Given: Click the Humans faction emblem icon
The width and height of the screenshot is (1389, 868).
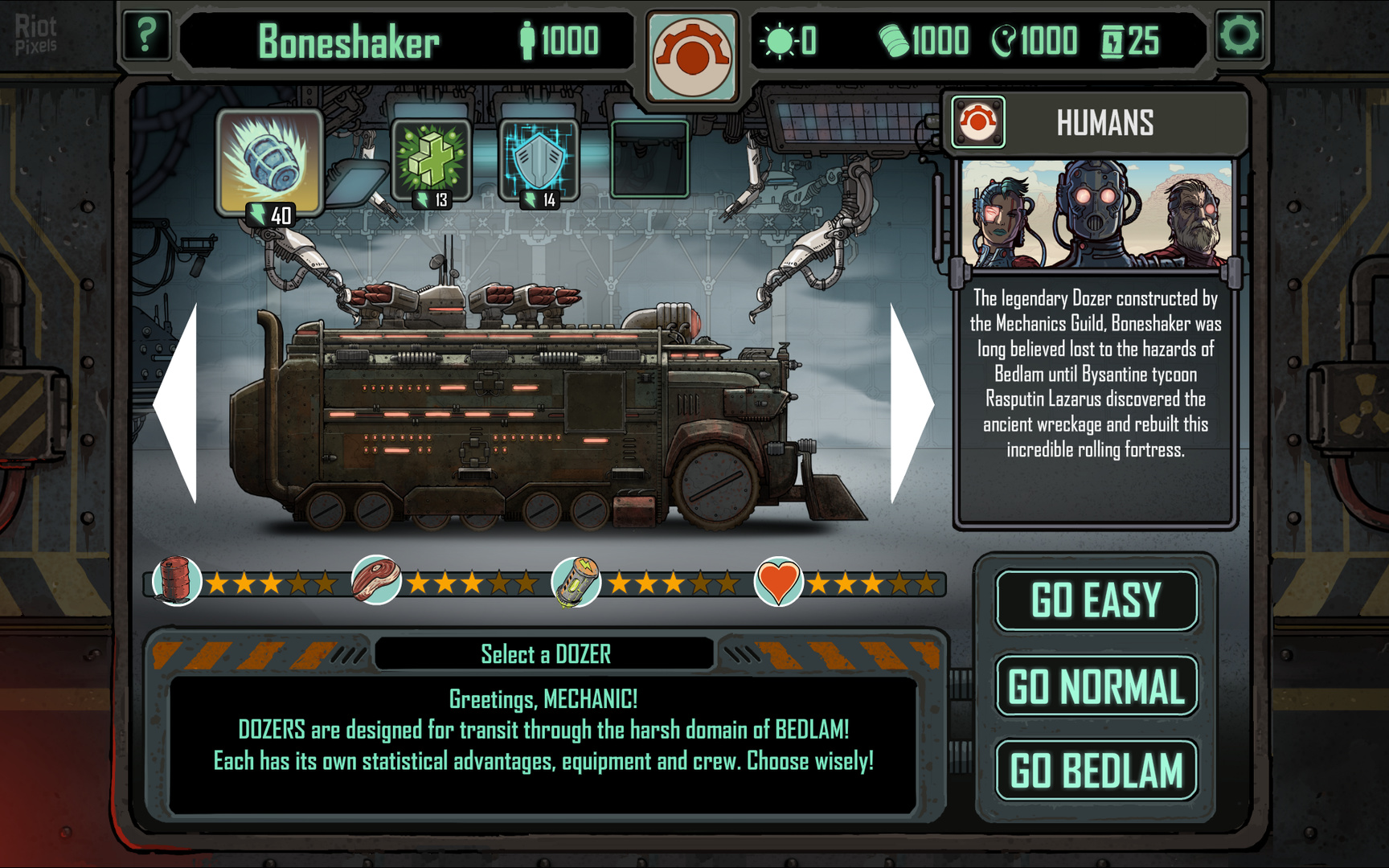Looking at the screenshot, I should coord(978,122).
